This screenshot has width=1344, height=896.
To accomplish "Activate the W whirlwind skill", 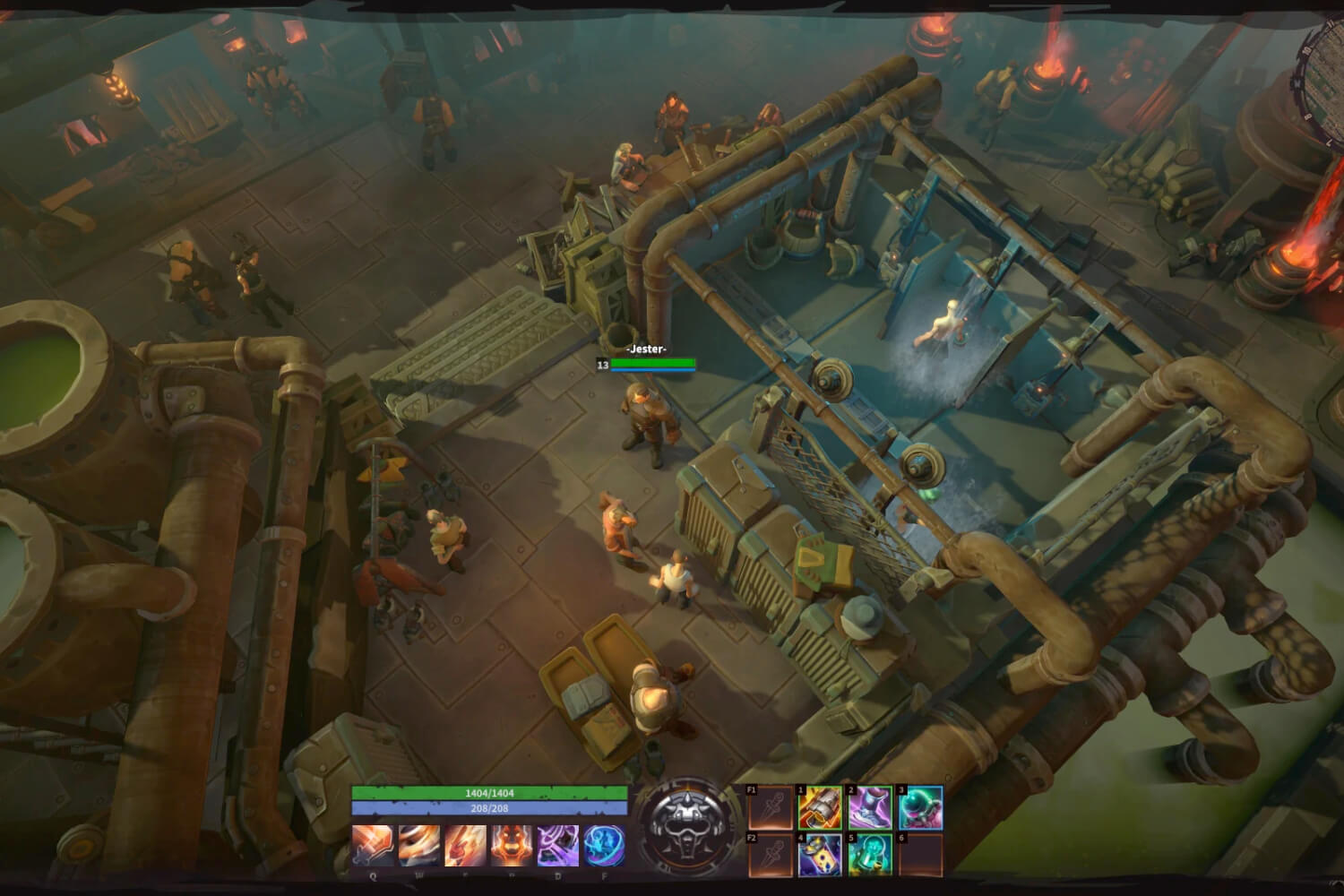I will pos(418,845).
